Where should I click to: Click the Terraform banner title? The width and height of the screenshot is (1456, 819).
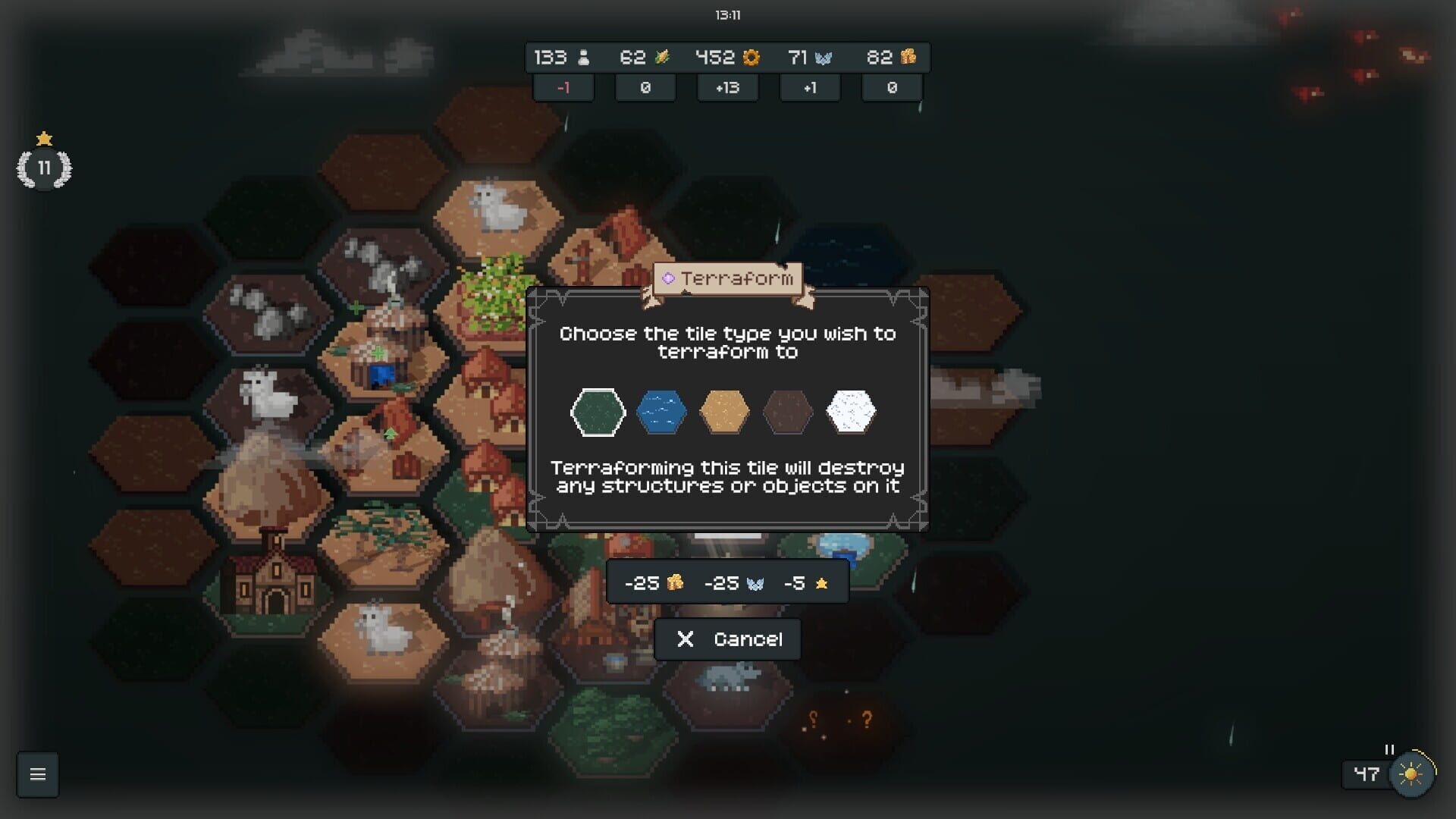[x=730, y=278]
